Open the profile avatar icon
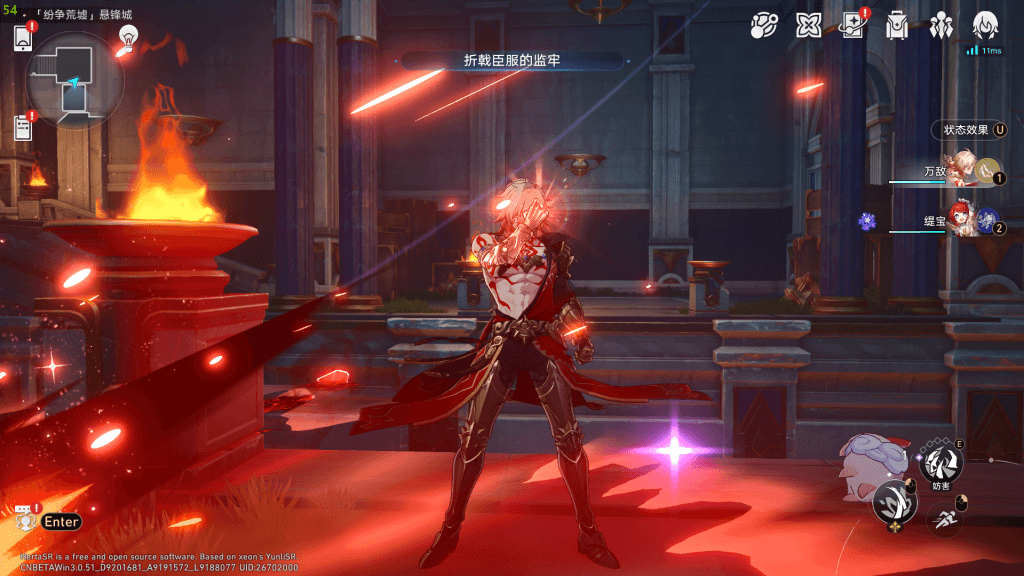The height and width of the screenshot is (576, 1024). (x=986, y=25)
